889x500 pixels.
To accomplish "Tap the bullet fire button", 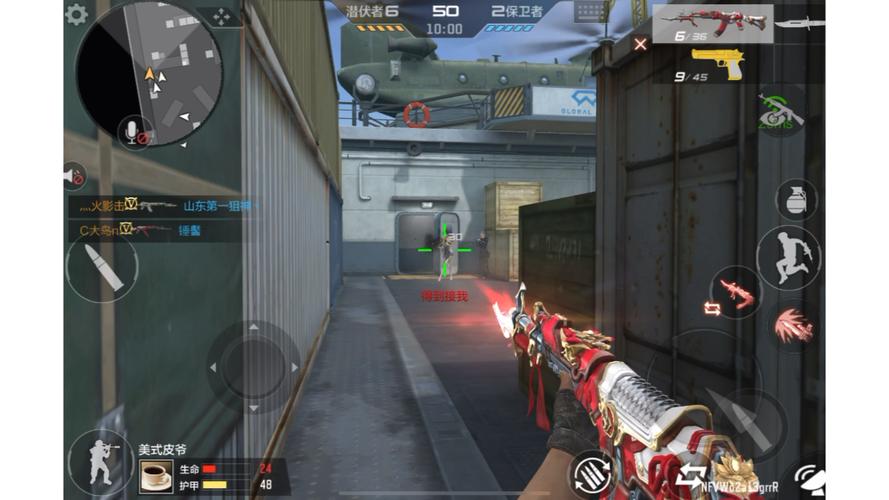I will tap(102, 266).
